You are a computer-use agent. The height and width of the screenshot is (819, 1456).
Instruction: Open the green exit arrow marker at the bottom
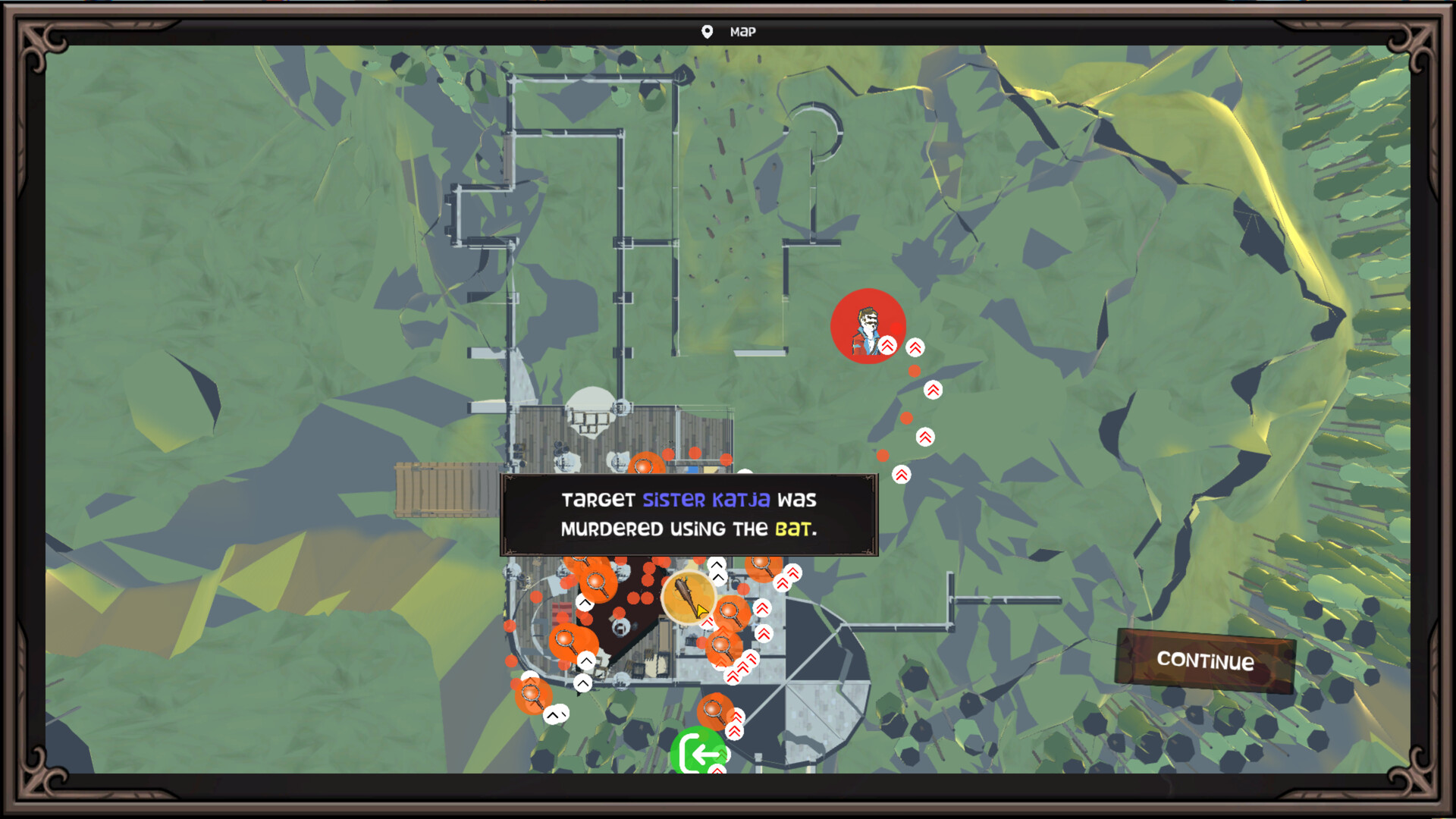point(699,753)
